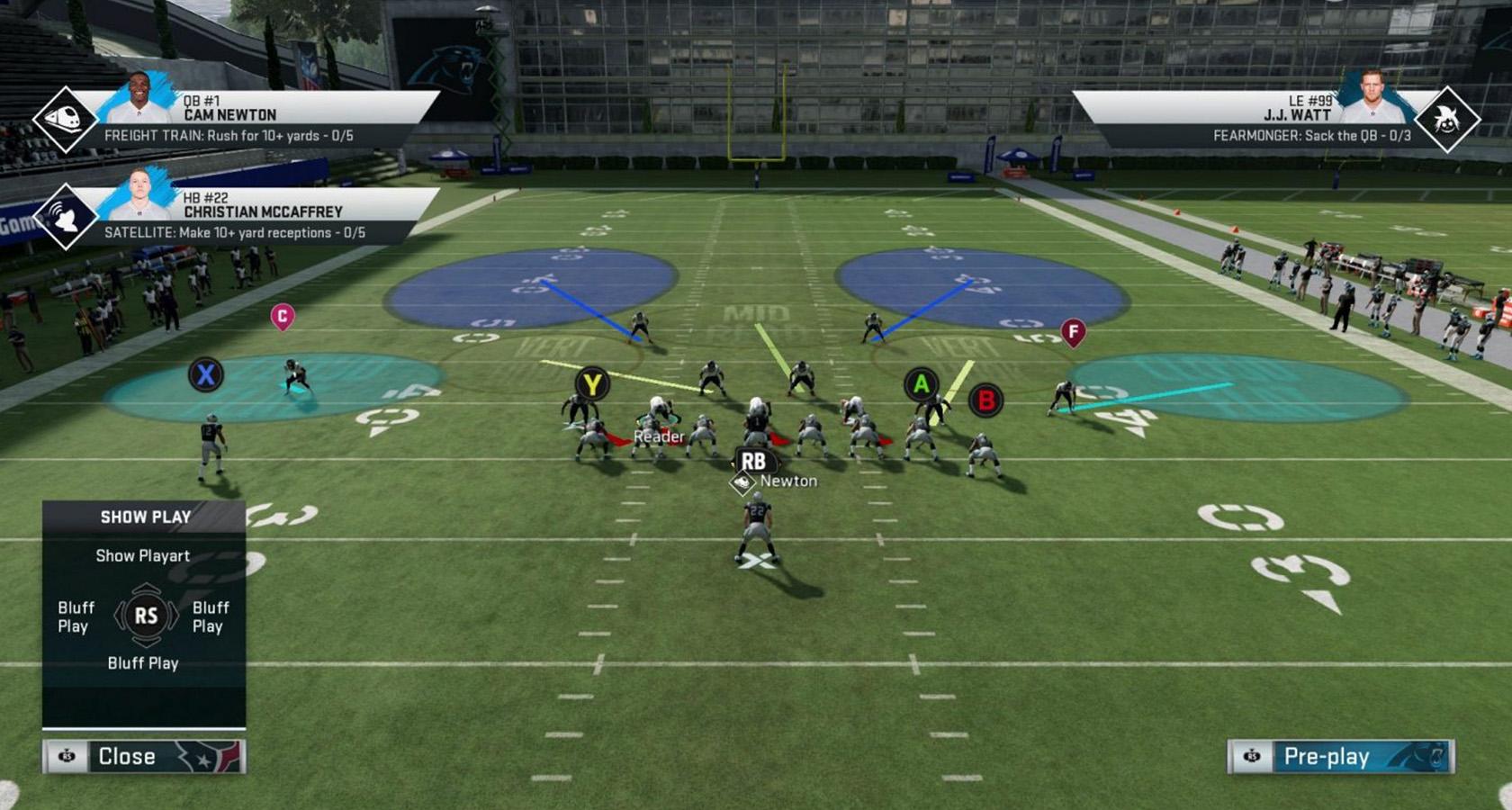Click the Freight Train ability icon
Image resolution: width=1512 pixels, height=810 pixels.
coord(65,118)
